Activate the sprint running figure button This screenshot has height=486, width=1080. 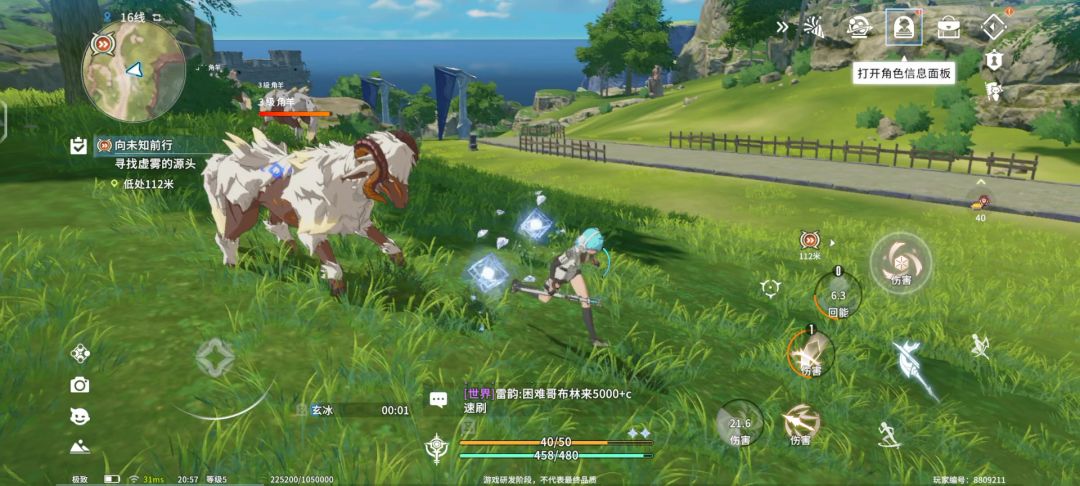pos(887,433)
